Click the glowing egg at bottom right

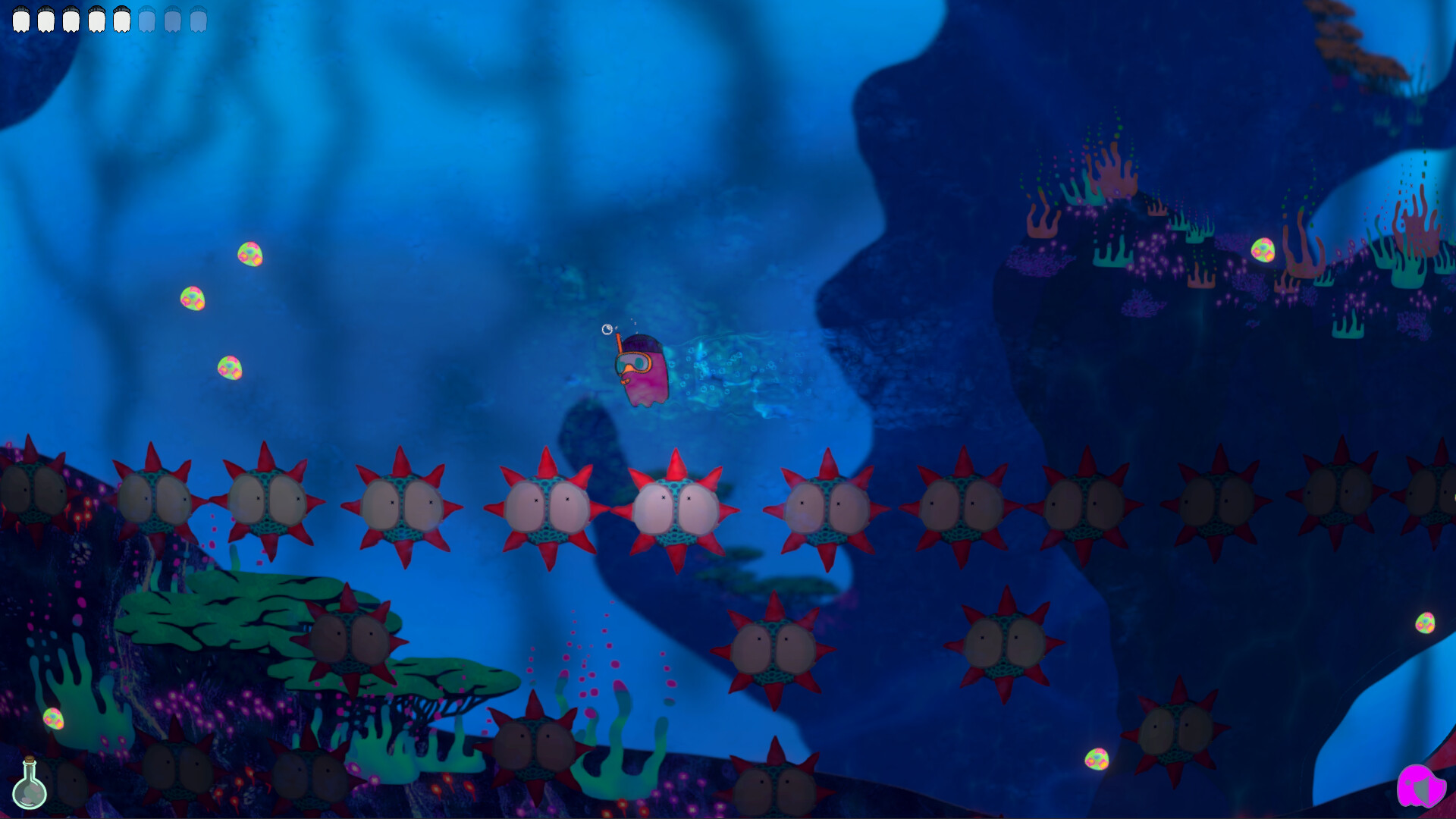pos(1097,759)
